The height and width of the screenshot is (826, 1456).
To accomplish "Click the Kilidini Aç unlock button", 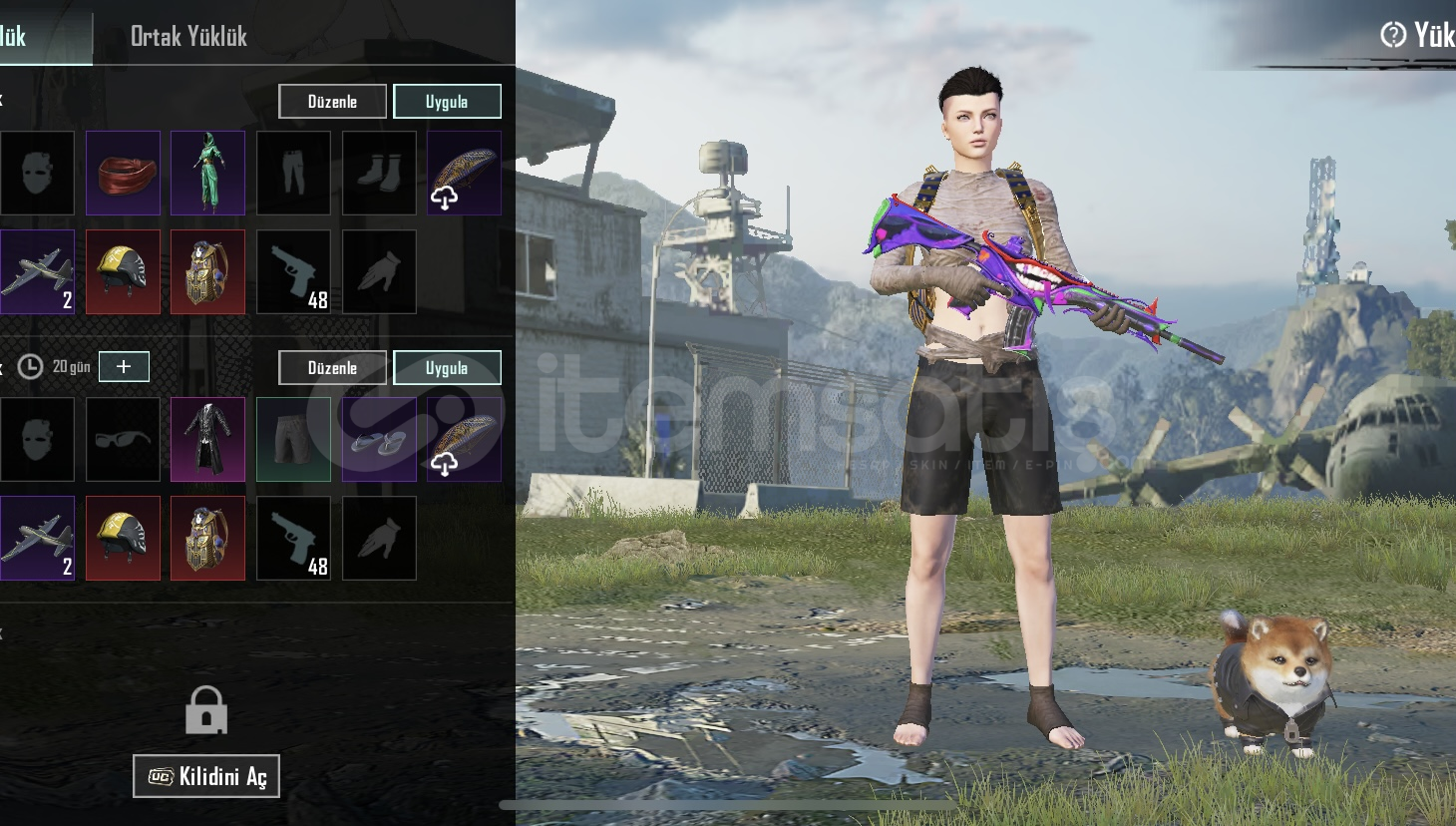I will pyautogui.click(x=206, y=776).
